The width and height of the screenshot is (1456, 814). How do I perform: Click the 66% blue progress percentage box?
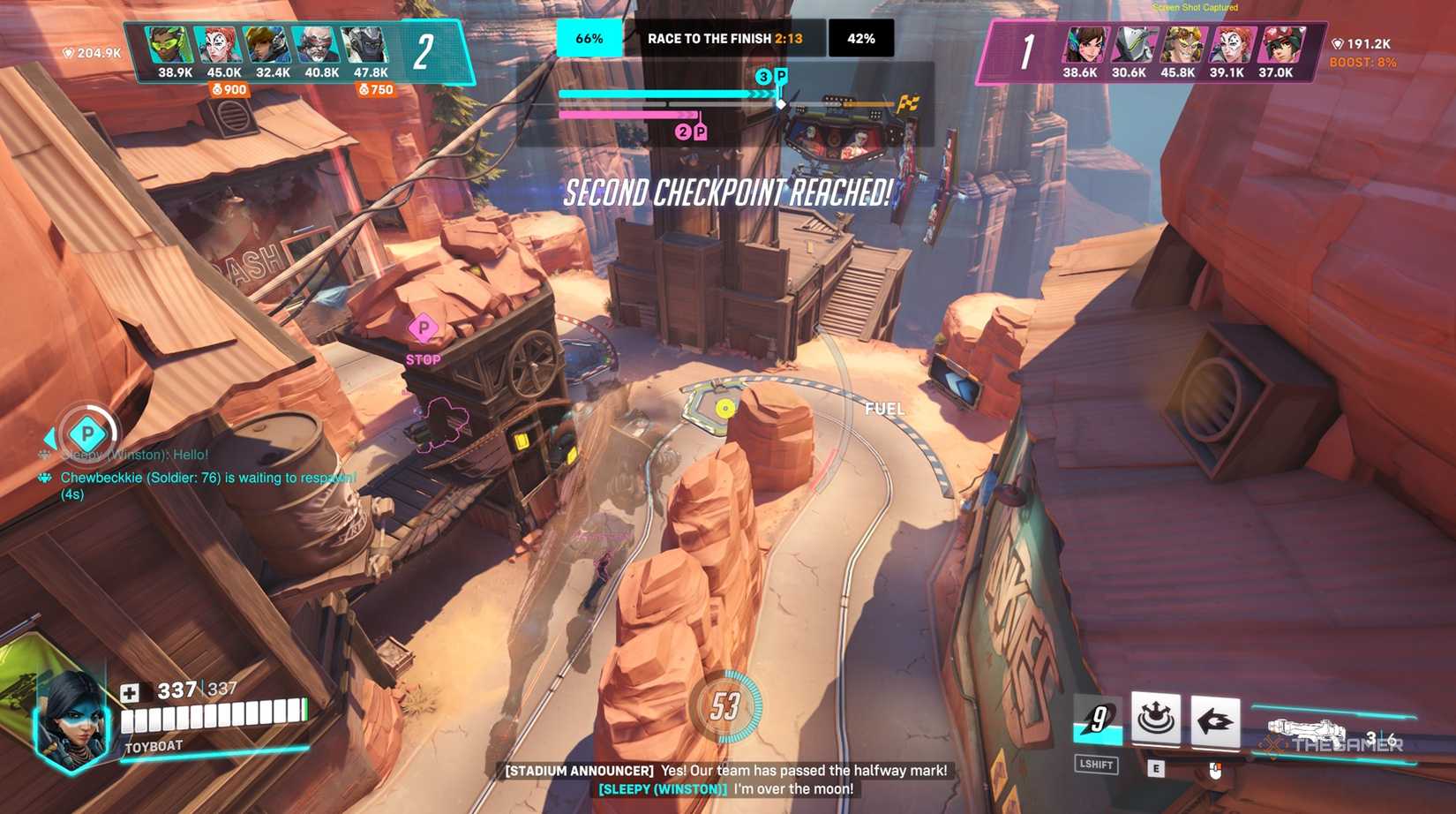(x=589, y=38)
